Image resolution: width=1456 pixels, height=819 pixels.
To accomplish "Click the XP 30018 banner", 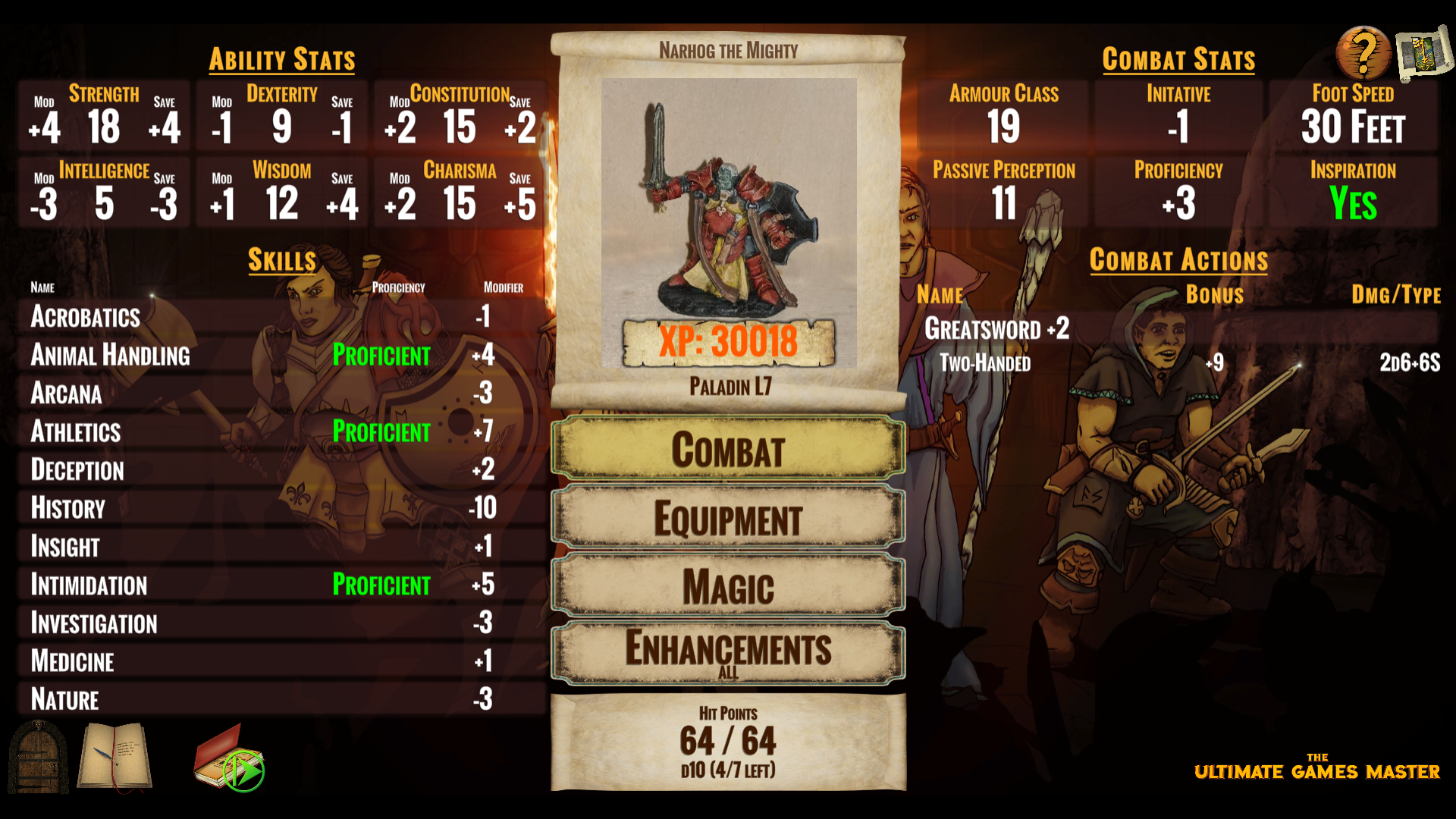I will tap(728, 341).
